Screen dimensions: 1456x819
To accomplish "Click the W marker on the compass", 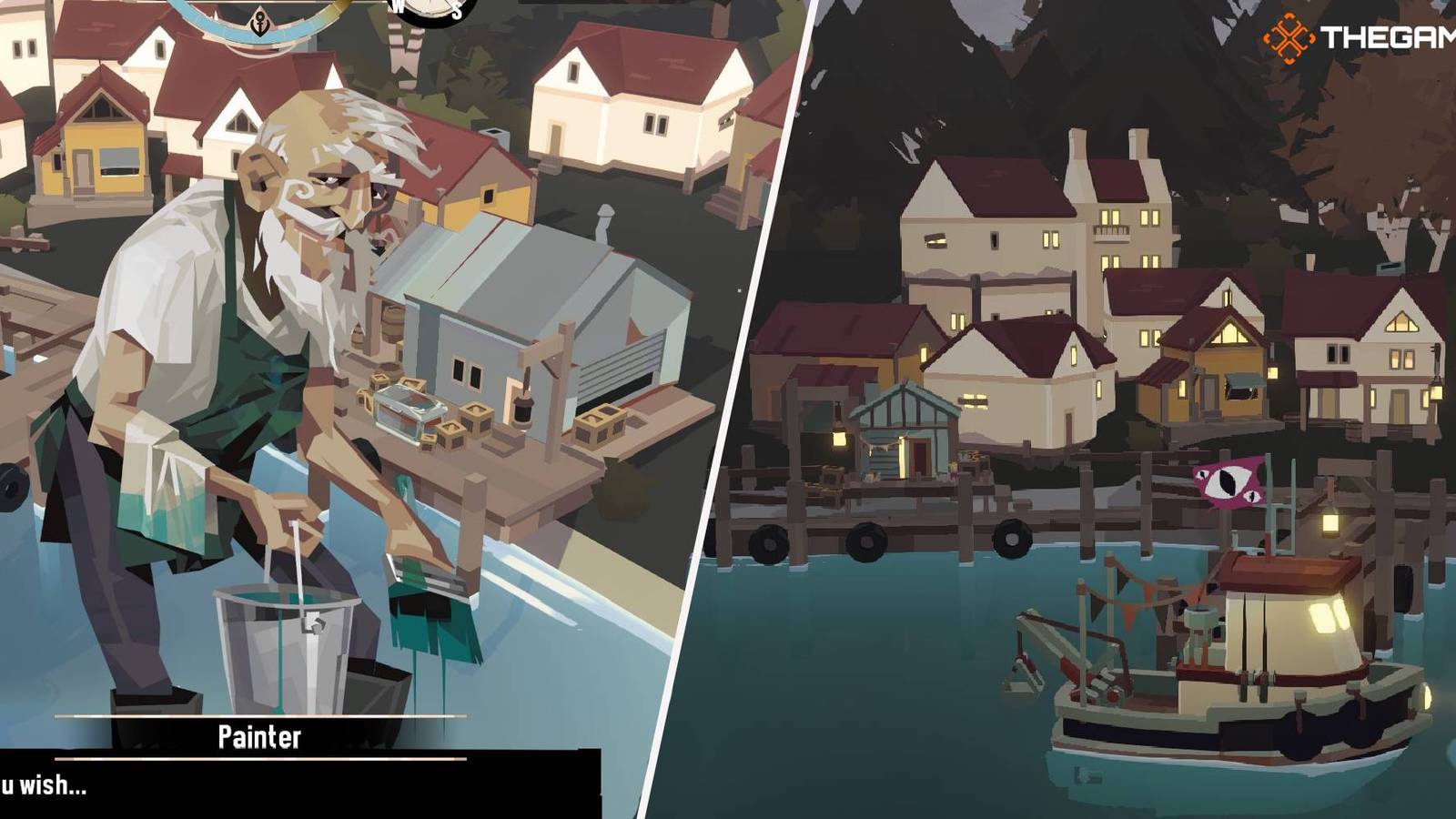I will tap(398, 7).
